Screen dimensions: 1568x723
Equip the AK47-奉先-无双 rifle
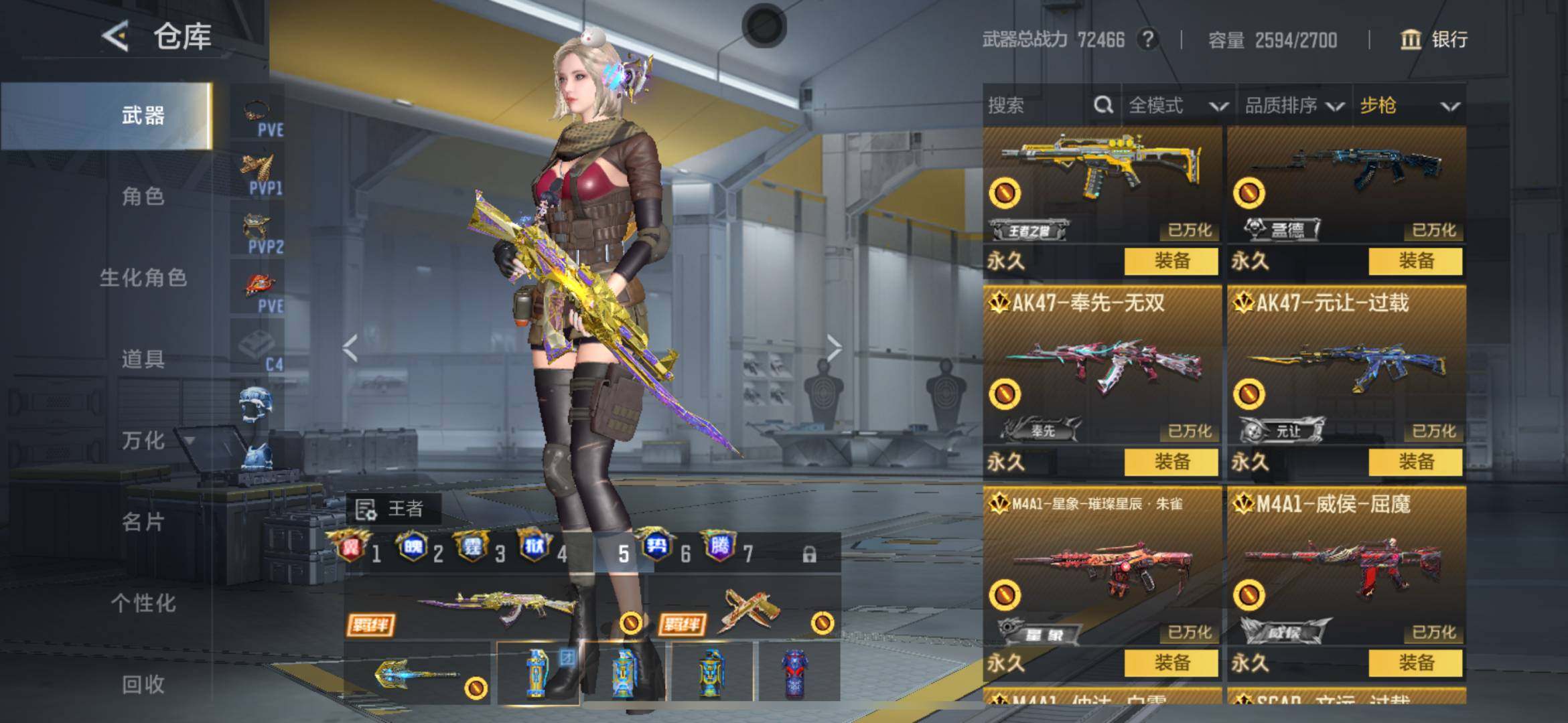1171,462
